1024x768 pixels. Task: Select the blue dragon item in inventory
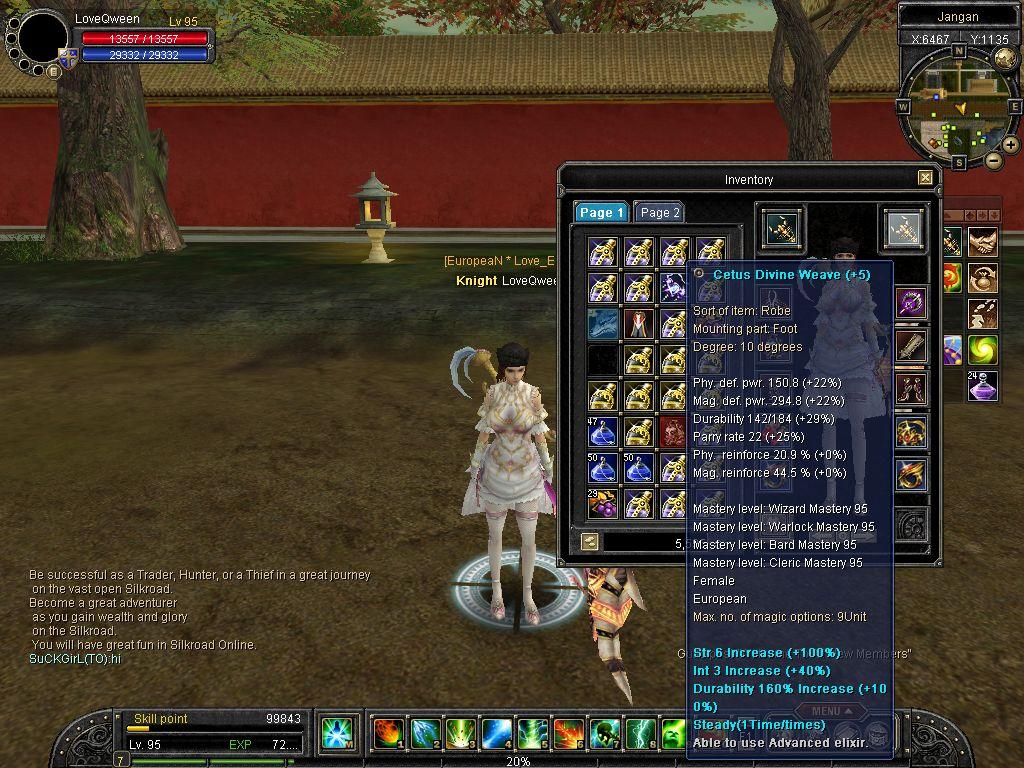[x=603, y=324]
